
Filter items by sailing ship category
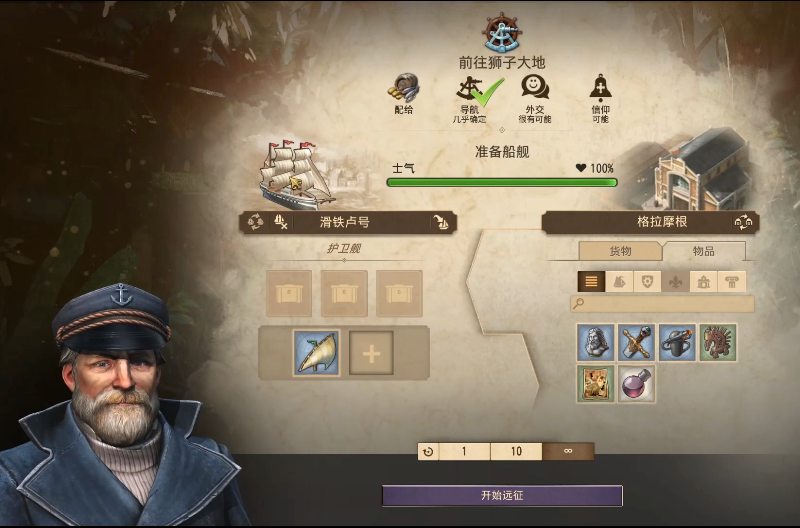(619, 282)
